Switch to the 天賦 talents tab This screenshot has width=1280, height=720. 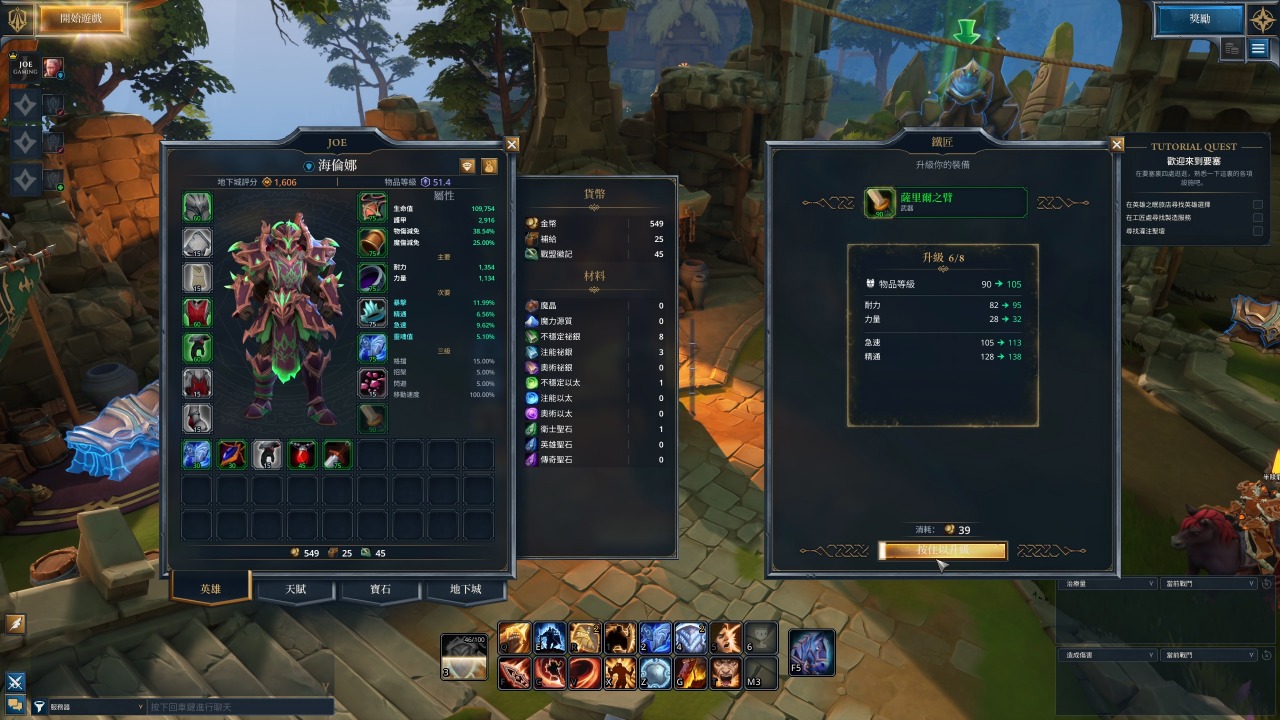click(x=295, y=590)
